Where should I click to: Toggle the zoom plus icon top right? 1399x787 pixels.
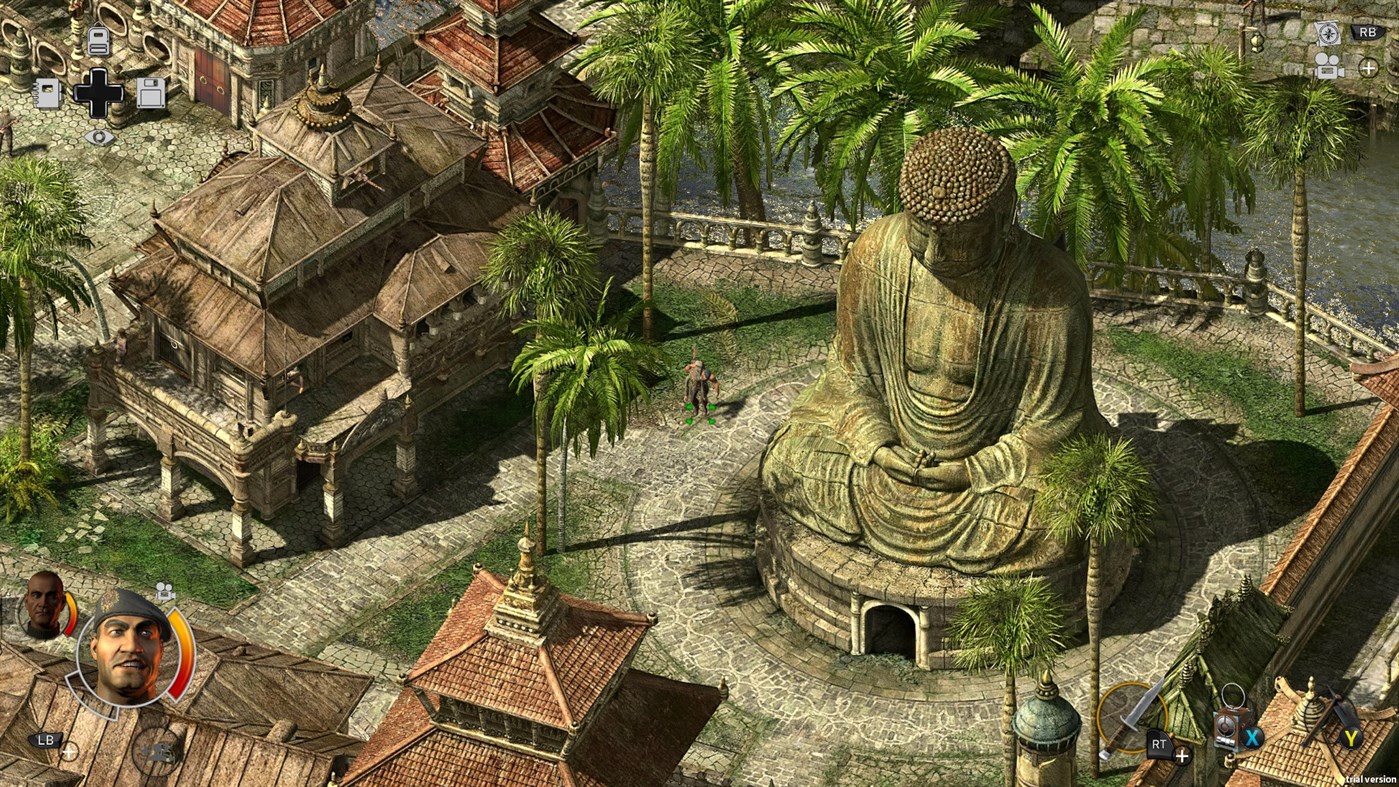tap(1368, 68)
